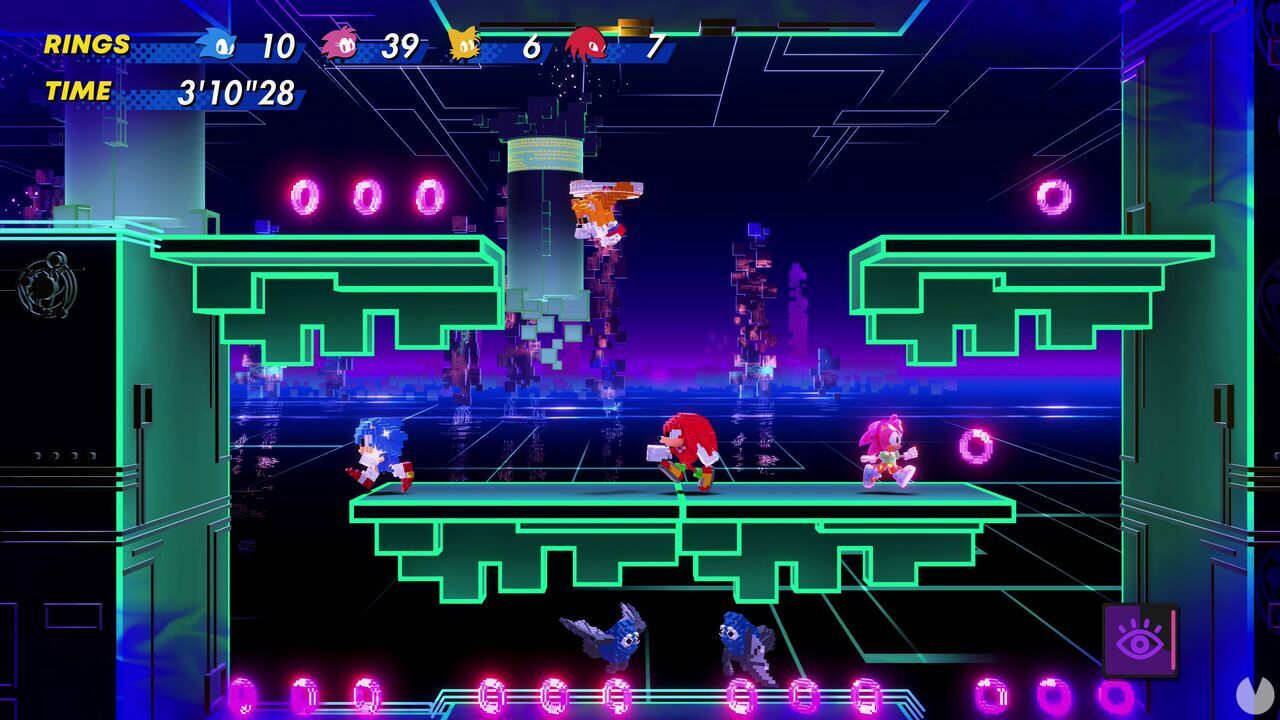Viewport: 1280px width, 720px height.
Task: Click the pink gauge beside the eye icon
Action: [x=1173, y=640]
